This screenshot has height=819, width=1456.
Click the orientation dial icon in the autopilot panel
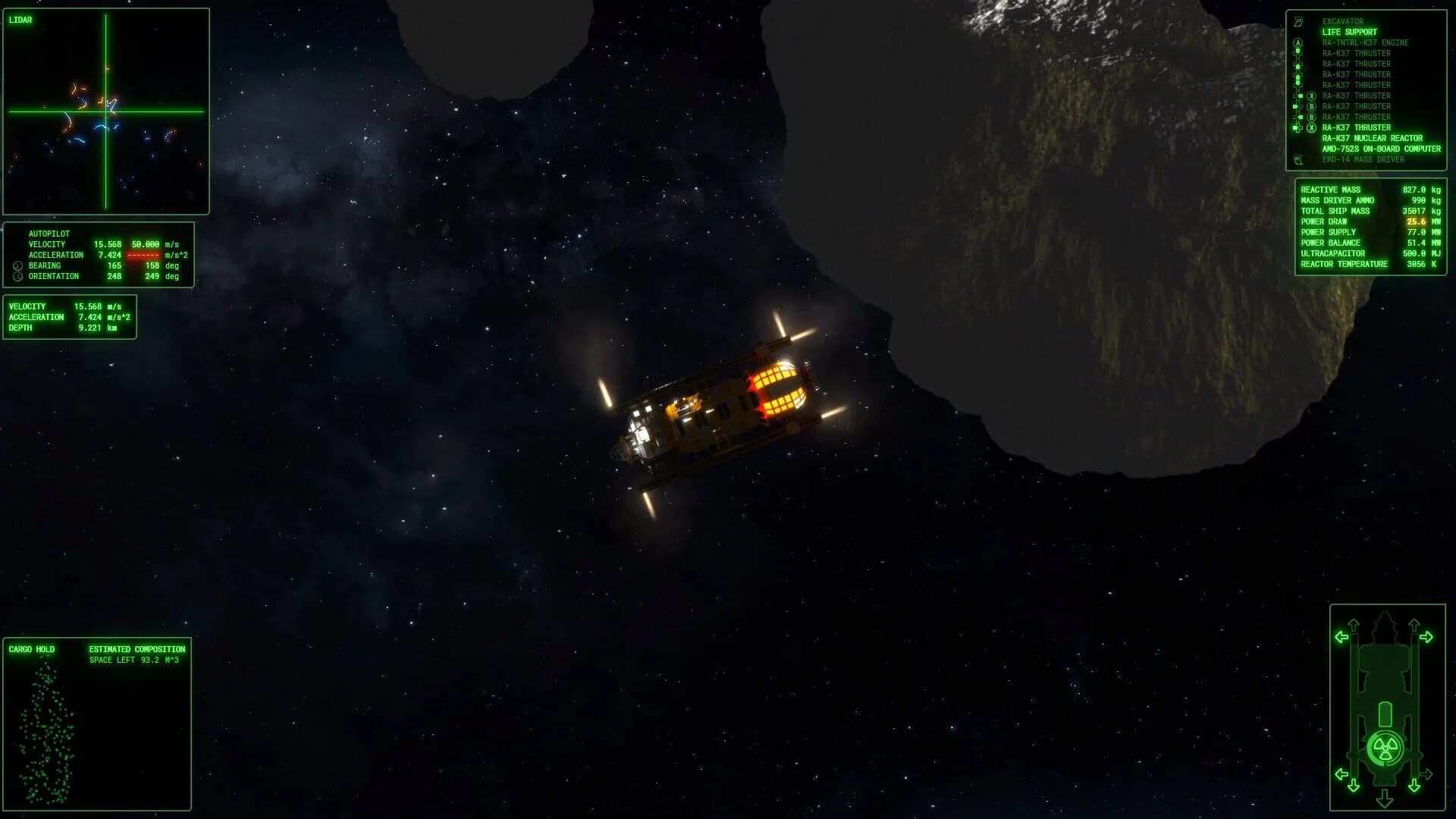coord(17,276)
